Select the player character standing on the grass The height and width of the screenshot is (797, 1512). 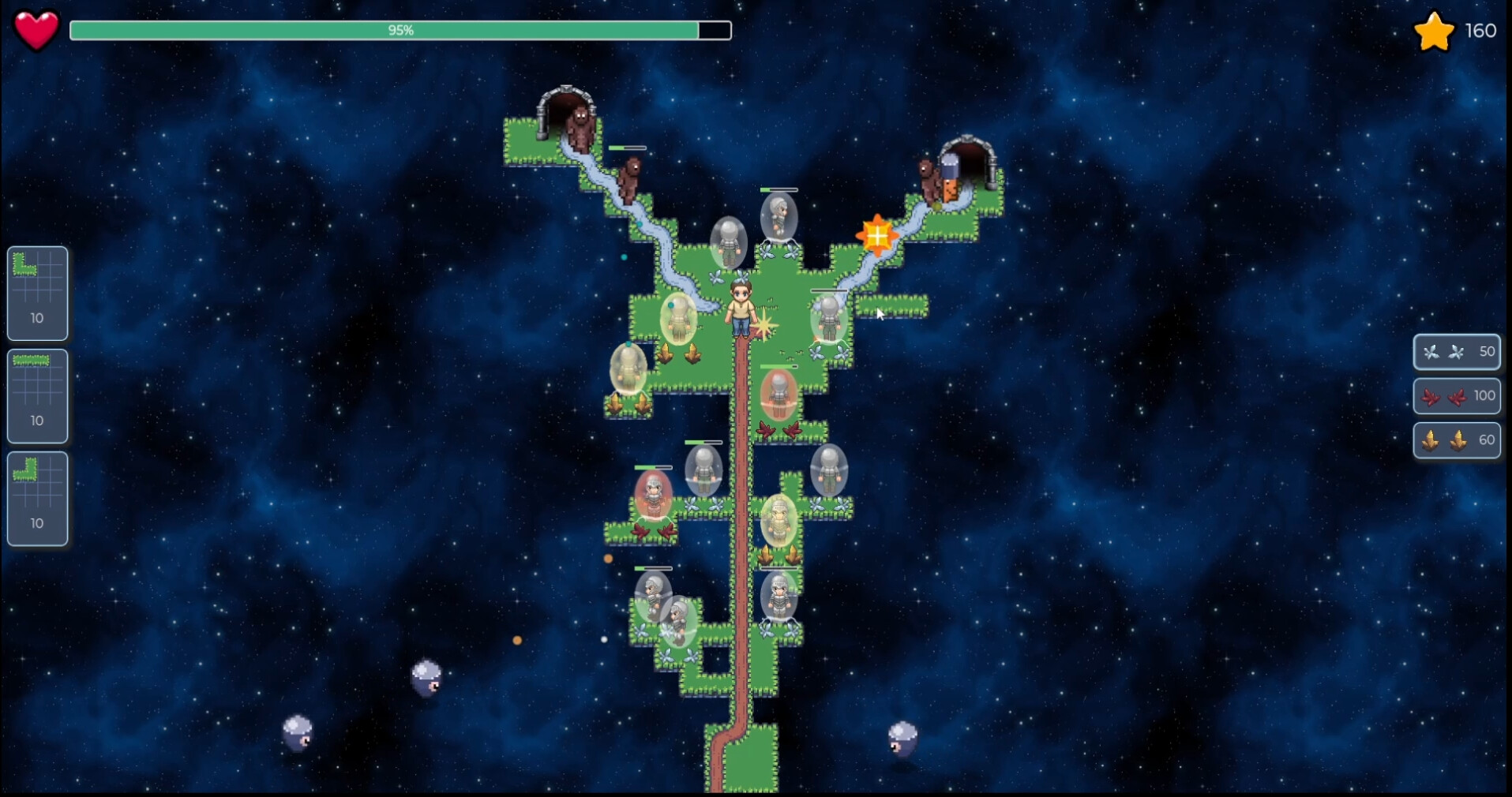click(740, 308)
